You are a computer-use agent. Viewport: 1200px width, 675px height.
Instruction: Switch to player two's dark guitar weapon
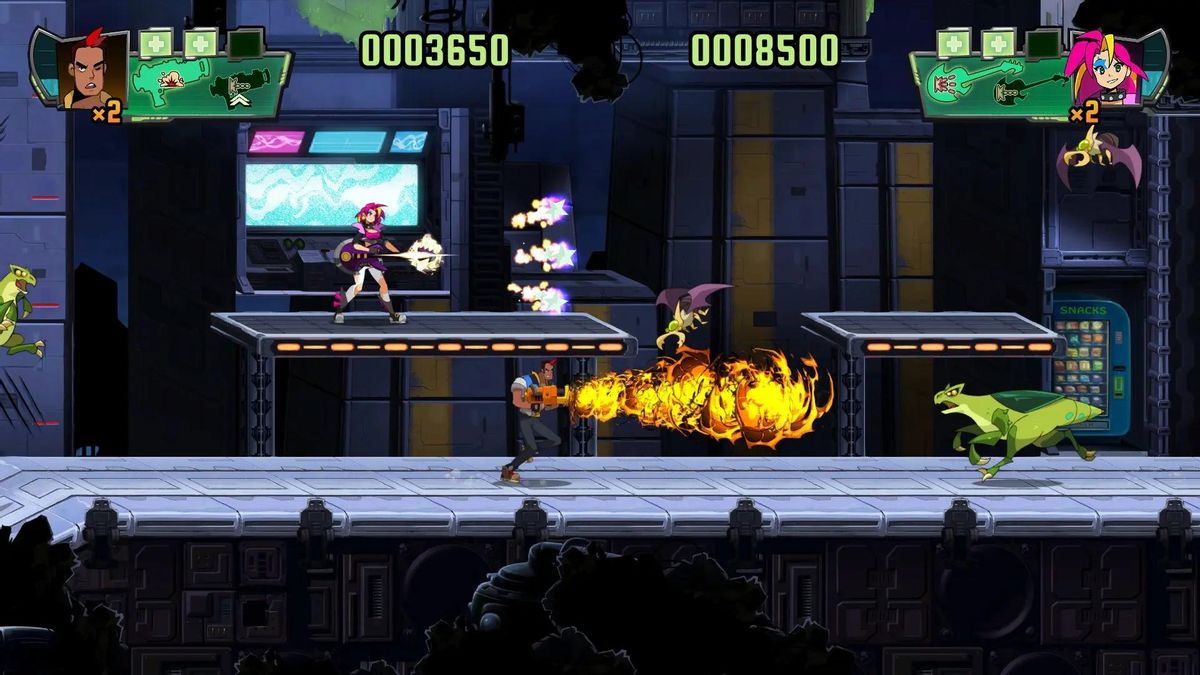(x=1026, y=86)
